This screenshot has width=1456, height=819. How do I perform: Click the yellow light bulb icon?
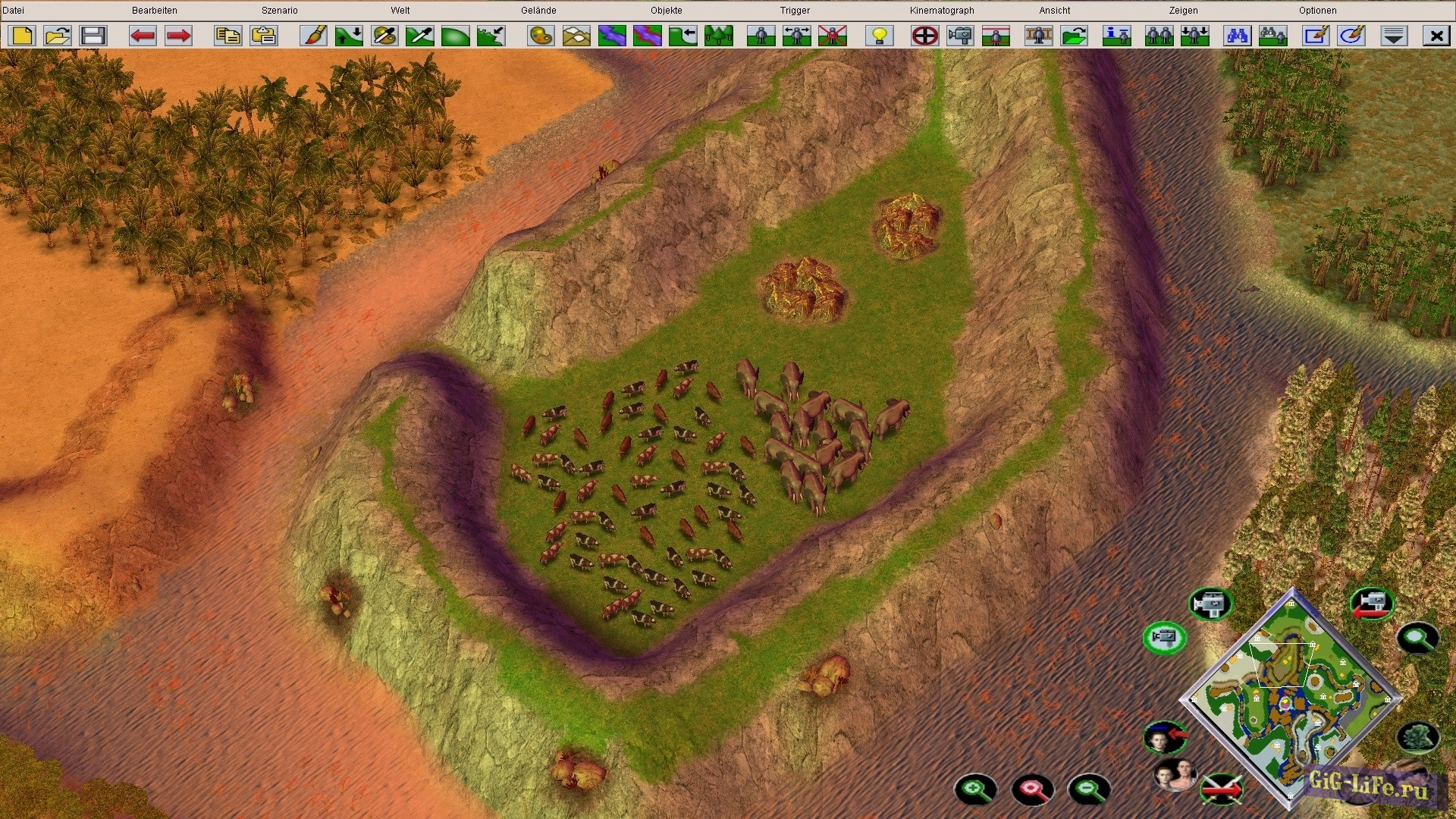[x=880, y=36]
